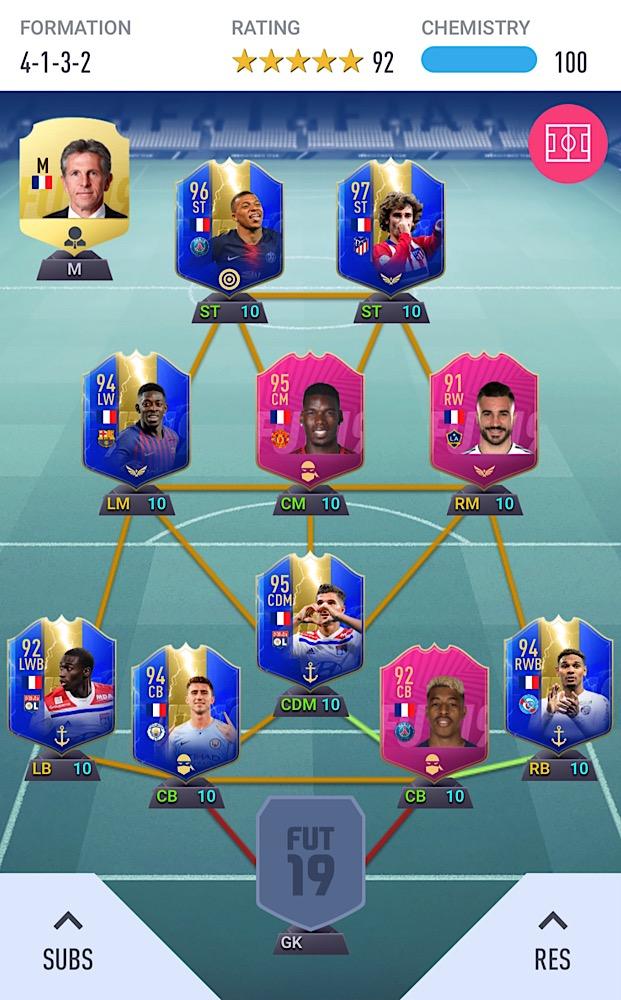
Task: Open the RES reserves panel
Action: 552,940
